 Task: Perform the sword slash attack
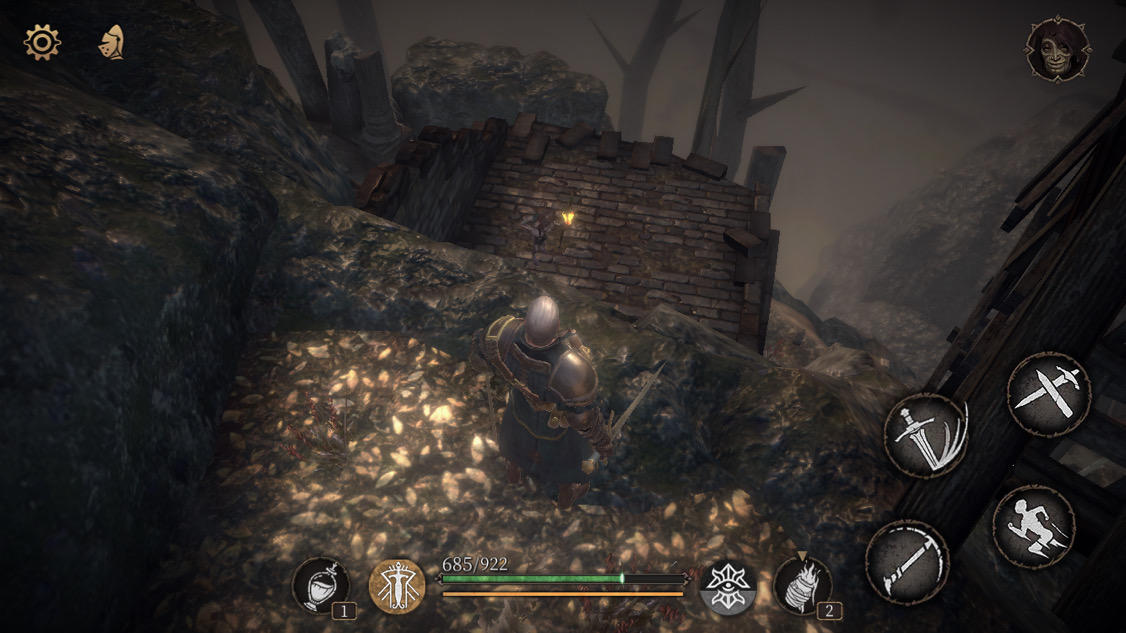pos(926,435)
